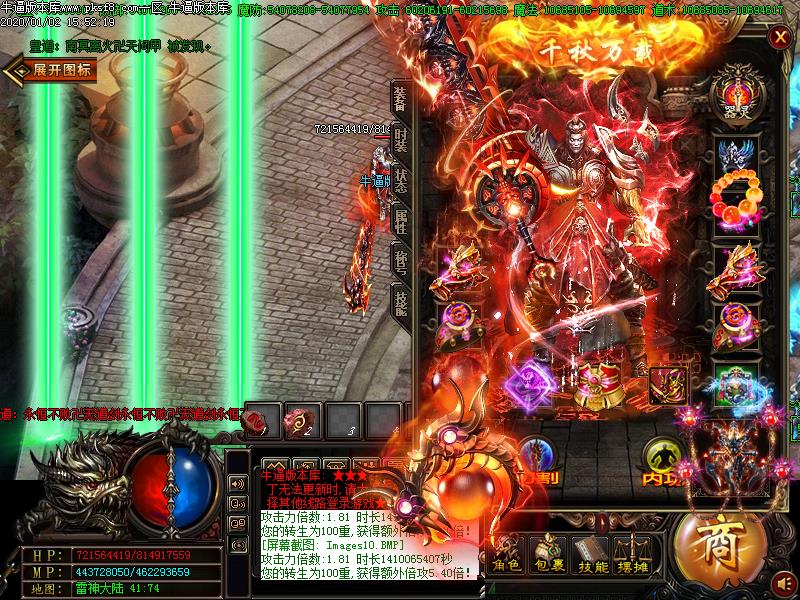Close the character equipment panel
The height and width of the screenshot is (600, 800).
coord(780,37)
